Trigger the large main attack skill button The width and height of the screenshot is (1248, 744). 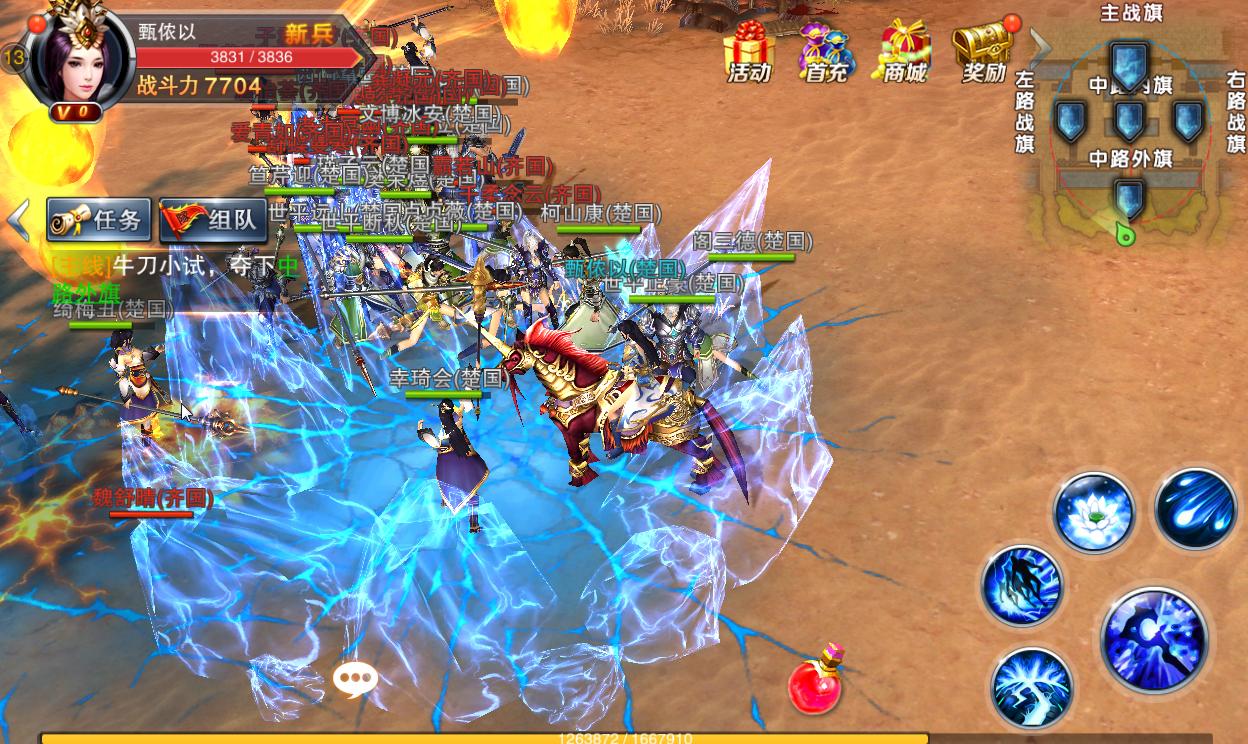click(1154, 640)
